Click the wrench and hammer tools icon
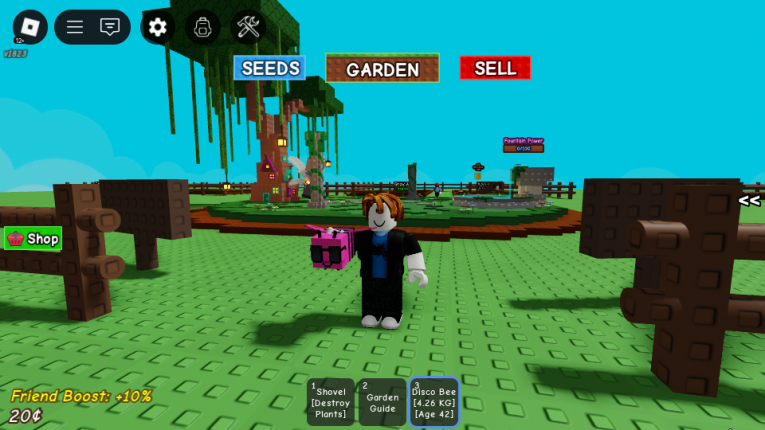This screenshot has height=430, width=765. click(x=248, y=27)
